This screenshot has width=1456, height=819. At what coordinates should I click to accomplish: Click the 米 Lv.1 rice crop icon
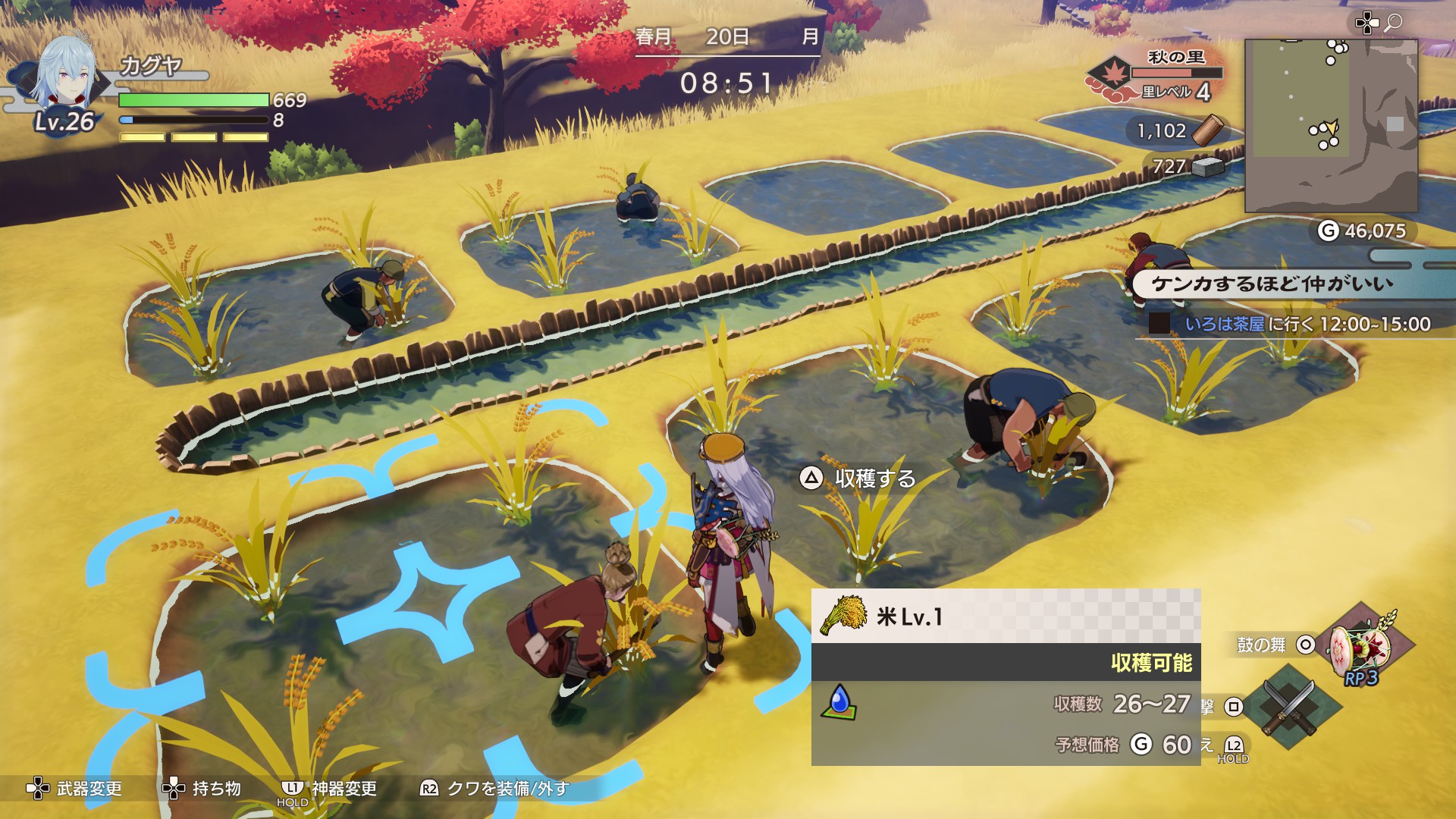pos(844,615)
